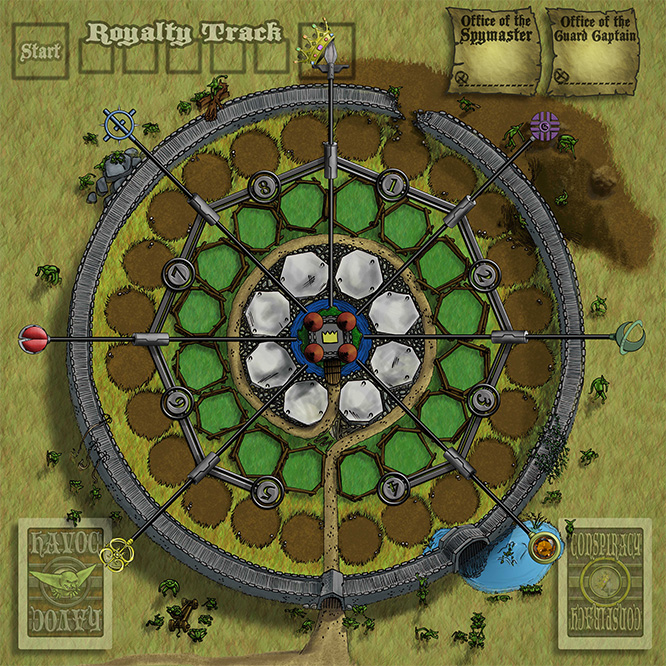This screenshot has height=666, width=666.
Task: Choose the purple spear token
Action: (x=544, y=126)
